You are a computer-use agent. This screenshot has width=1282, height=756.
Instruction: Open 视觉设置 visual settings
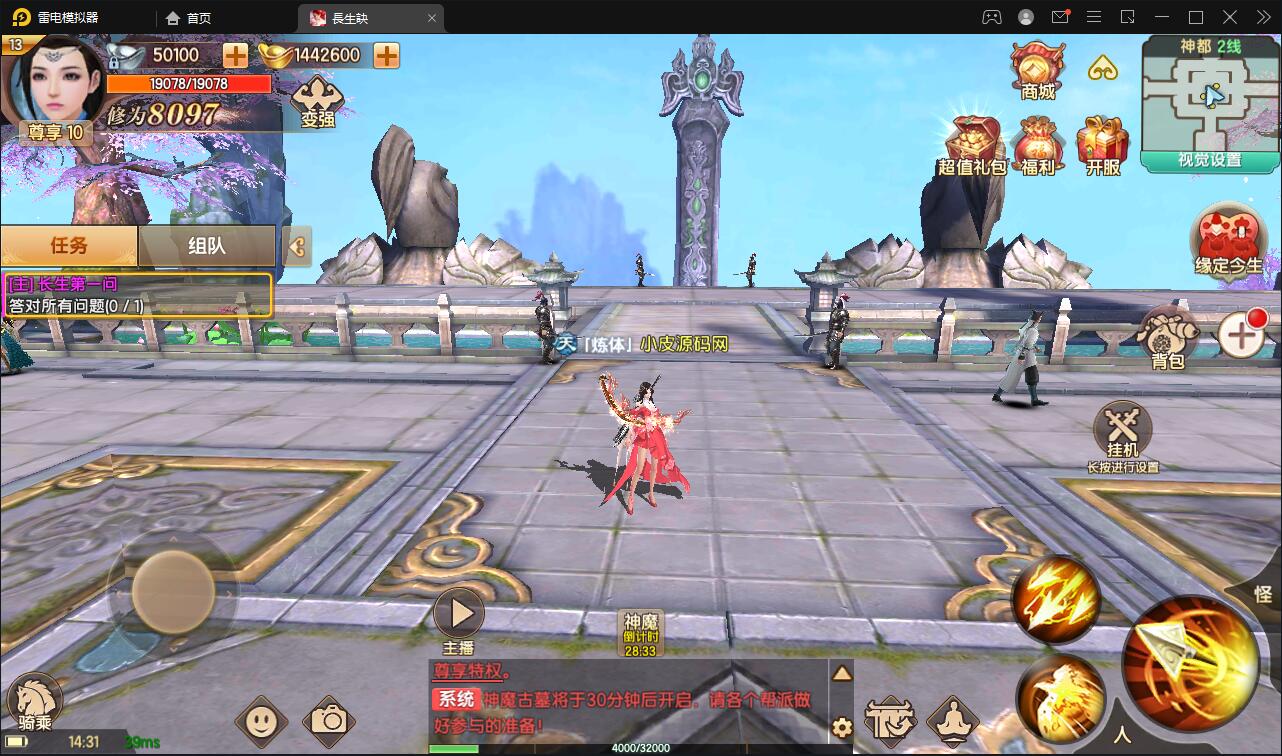(1210, 160)
